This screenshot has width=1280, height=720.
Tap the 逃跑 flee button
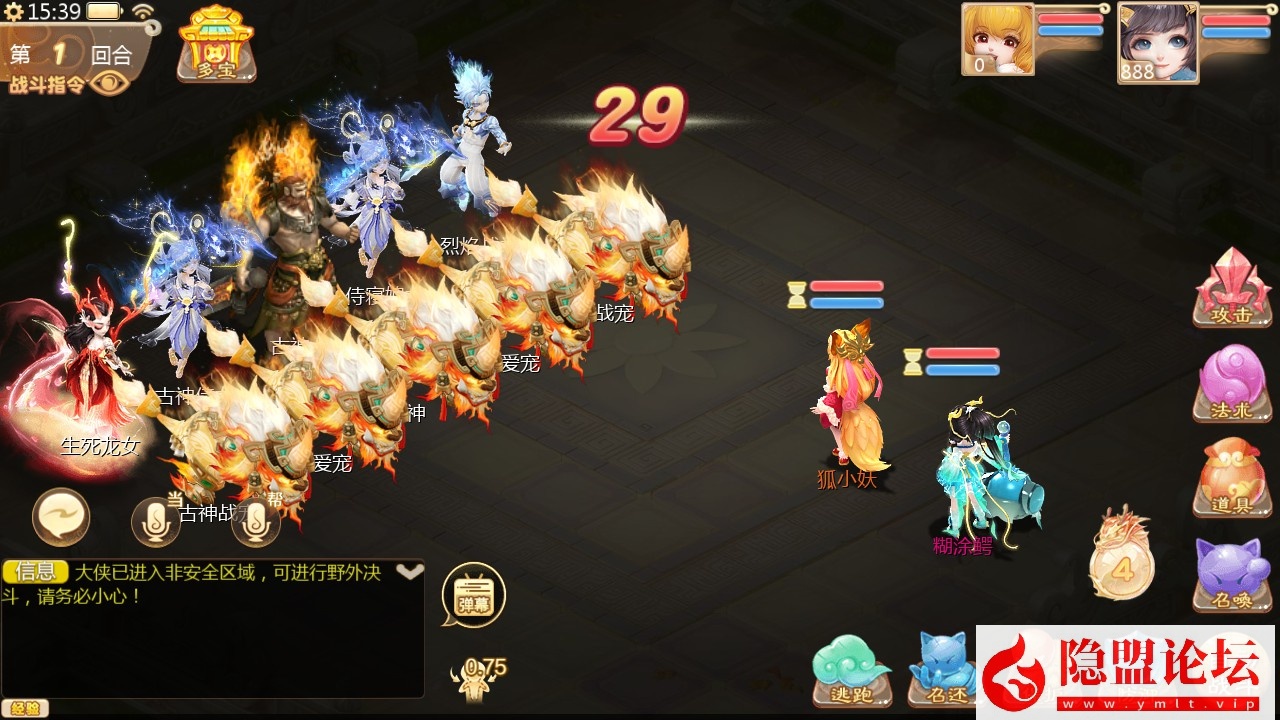(852, 668)
